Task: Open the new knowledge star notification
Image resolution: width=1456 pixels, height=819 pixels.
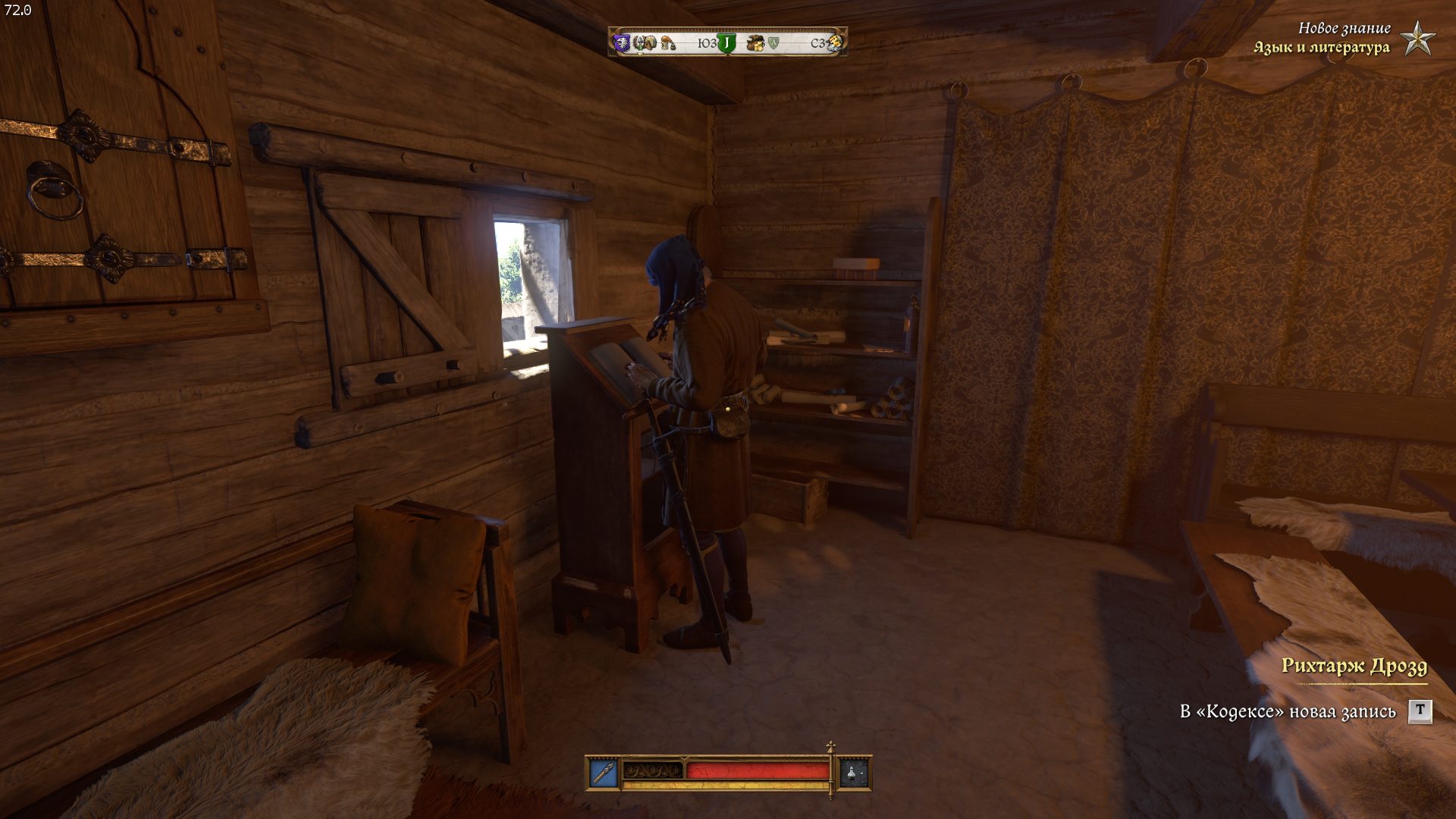Action: click(x=1415, y=38)
